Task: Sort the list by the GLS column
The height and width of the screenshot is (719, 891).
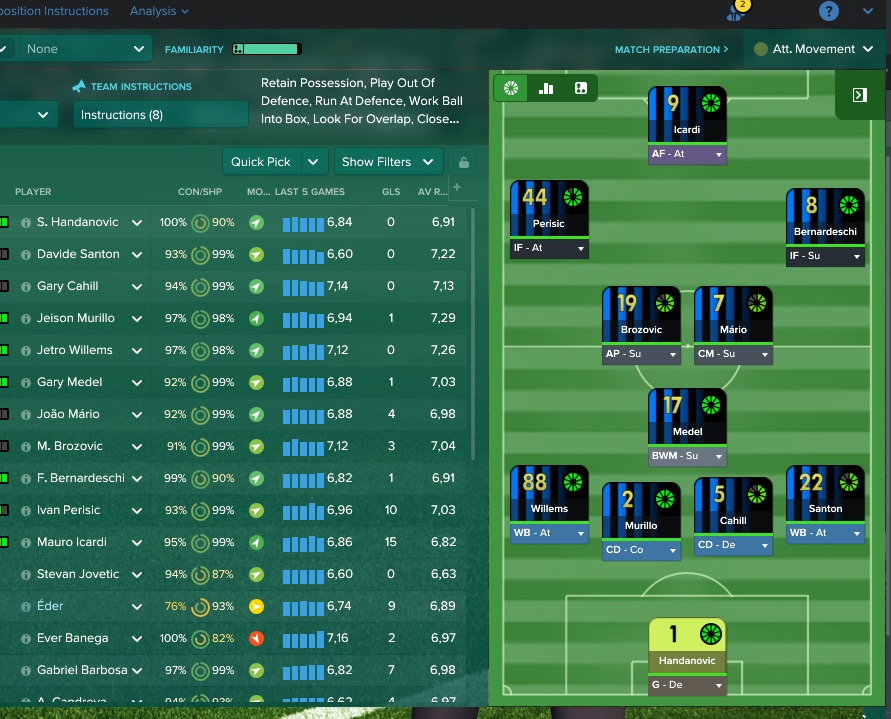Action: [390, 192]
